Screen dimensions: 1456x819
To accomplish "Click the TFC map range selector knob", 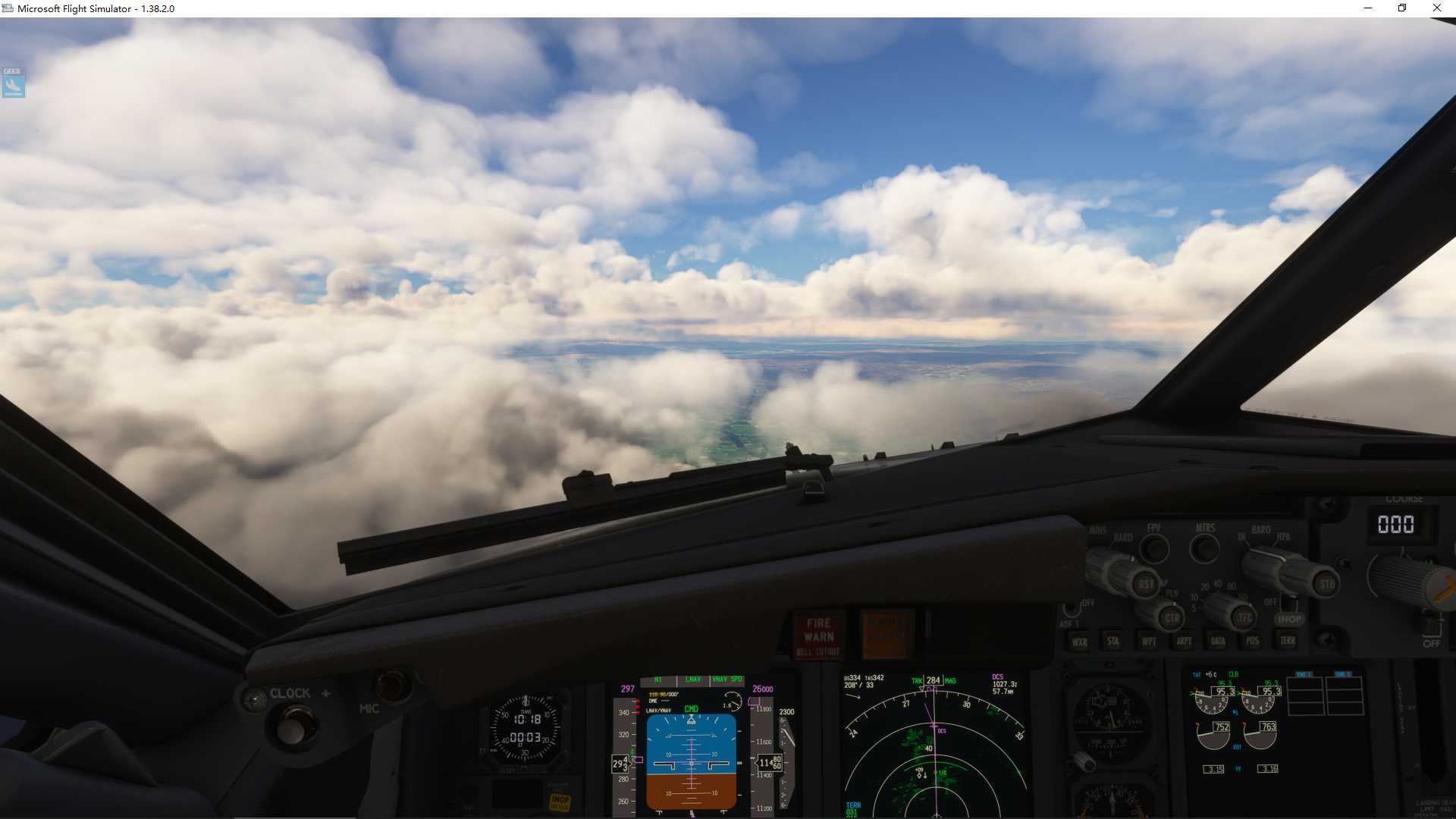I will coord(1242,617).
